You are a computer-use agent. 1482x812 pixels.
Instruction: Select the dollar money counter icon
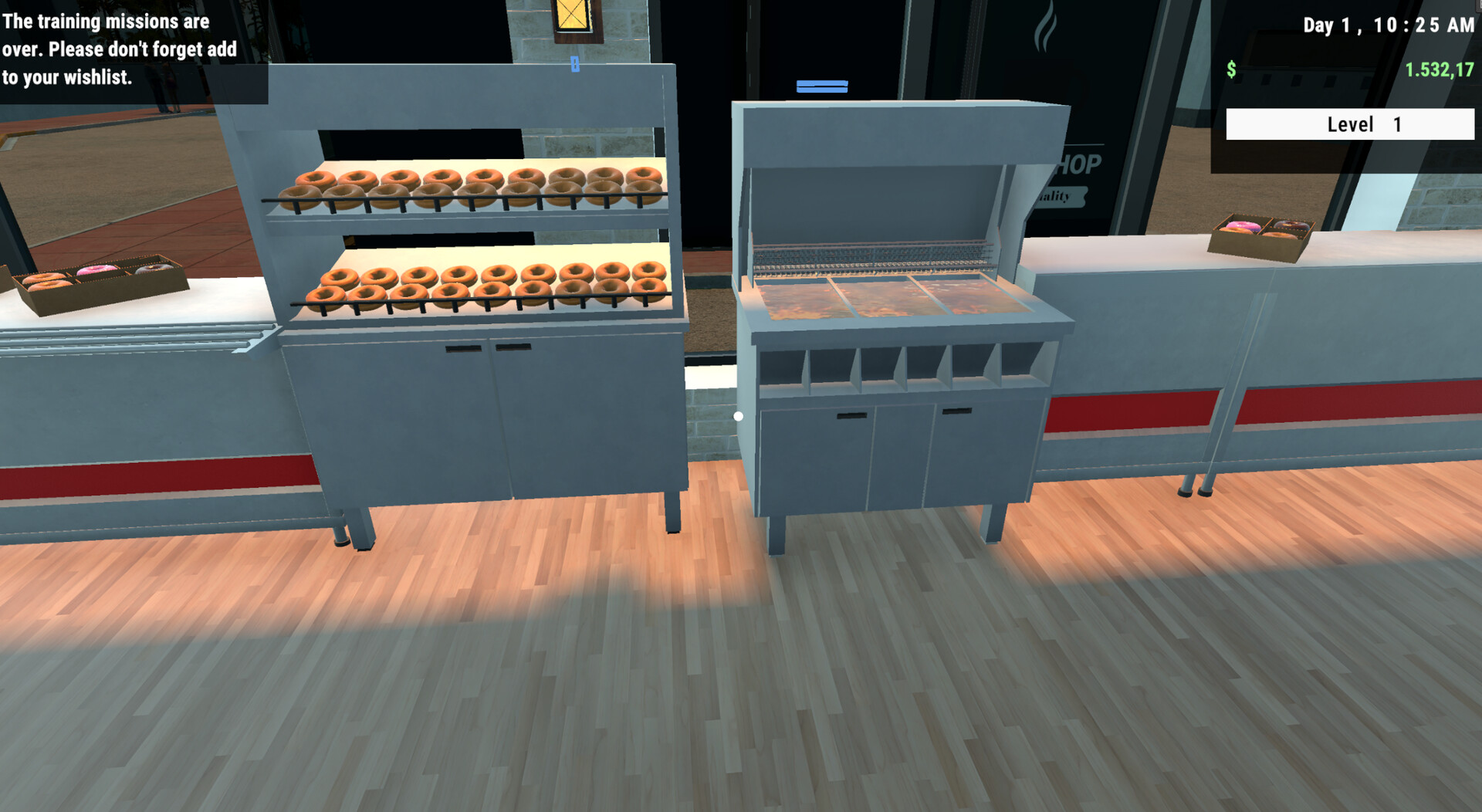pos(1233,69)
